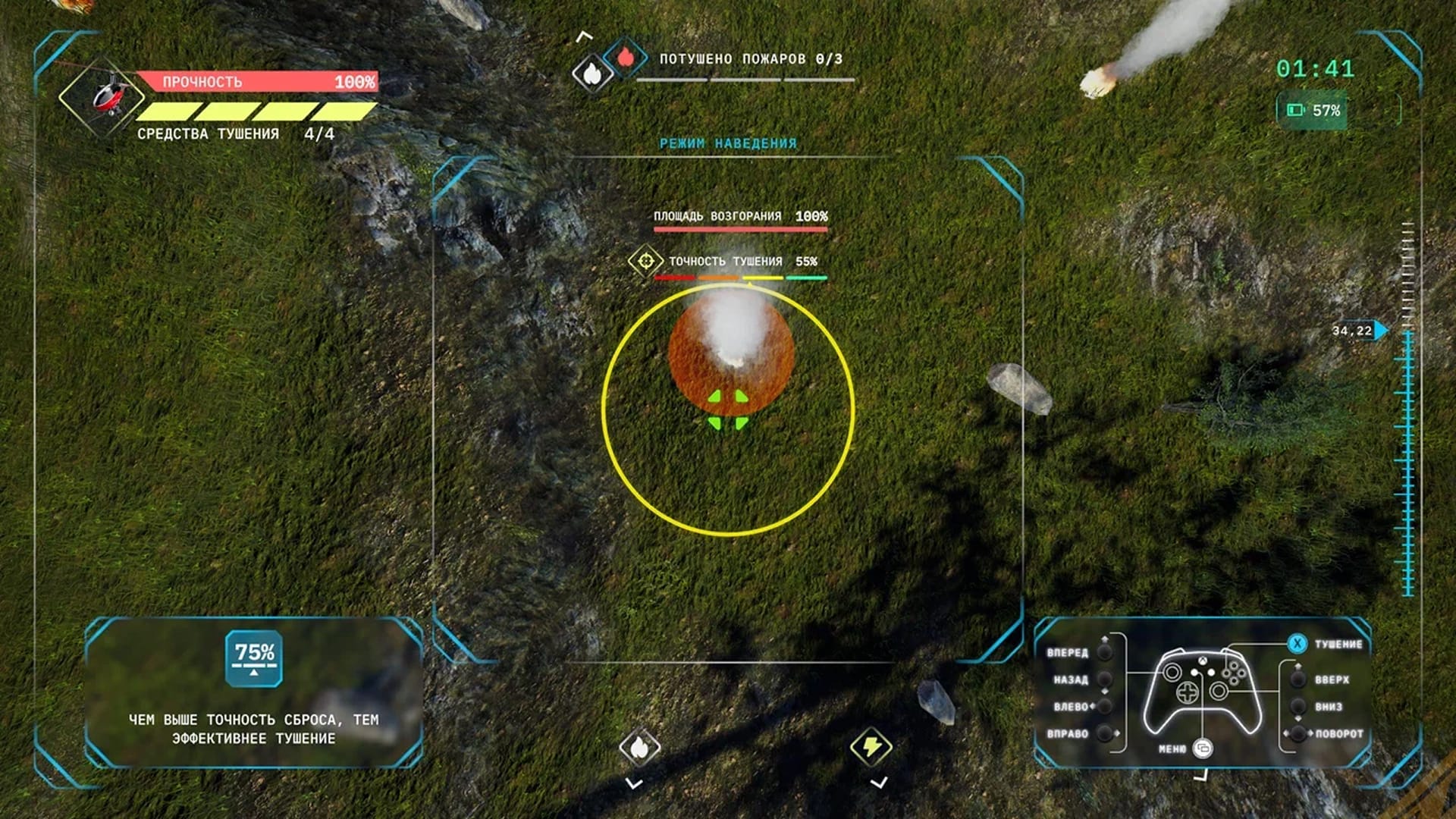
Task: Click the red helicopter portrait
Action: point(108,96)
